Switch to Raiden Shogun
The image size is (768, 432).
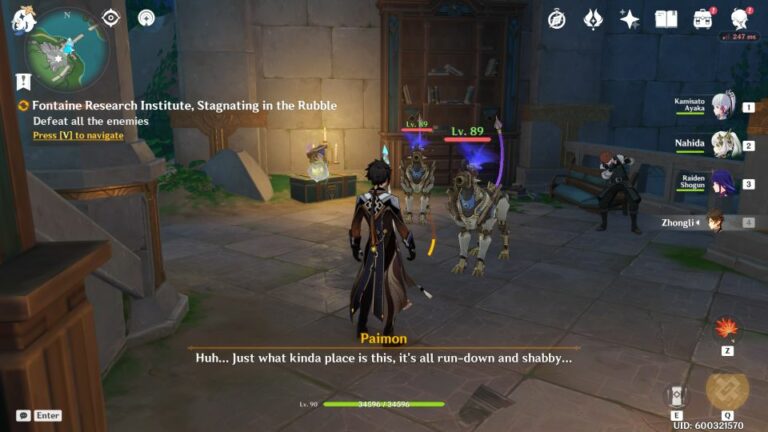724,183
